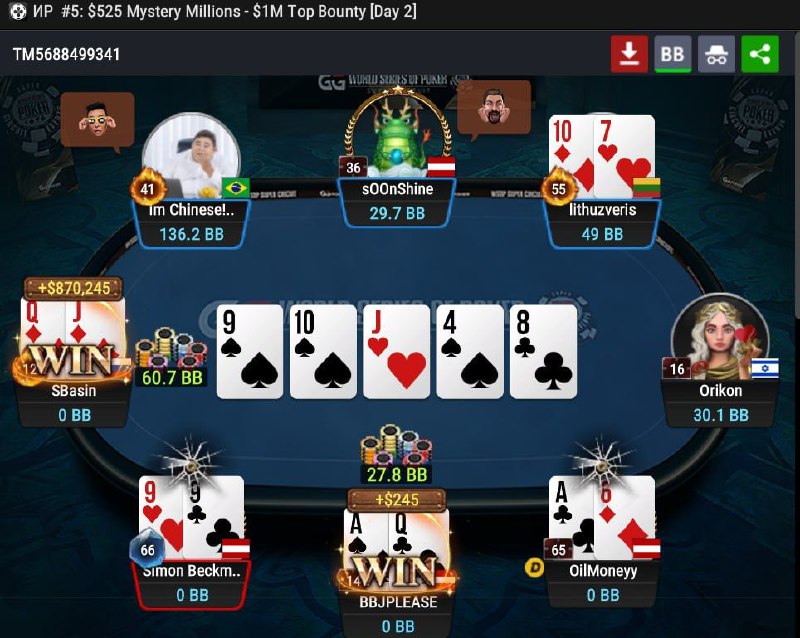Open the green share button
800x638 pixels.
click(760, 54)
